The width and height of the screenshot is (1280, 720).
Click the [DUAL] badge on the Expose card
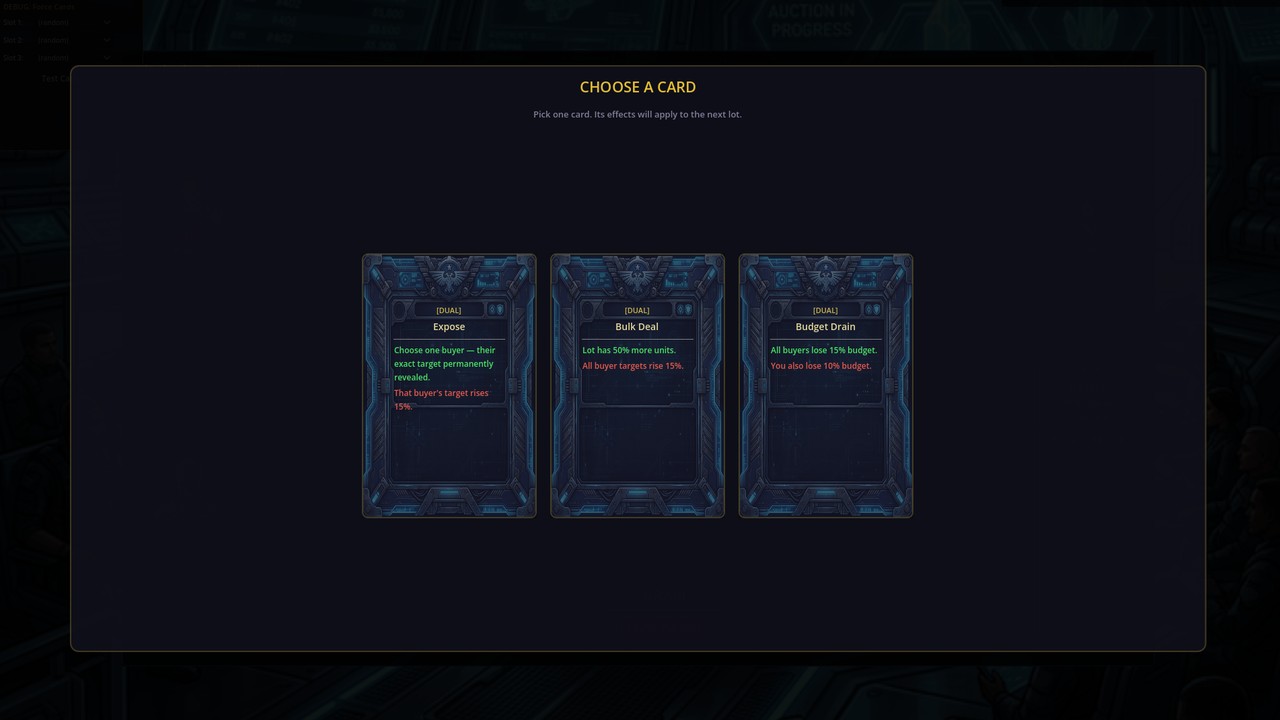click(x=448, y=310)
